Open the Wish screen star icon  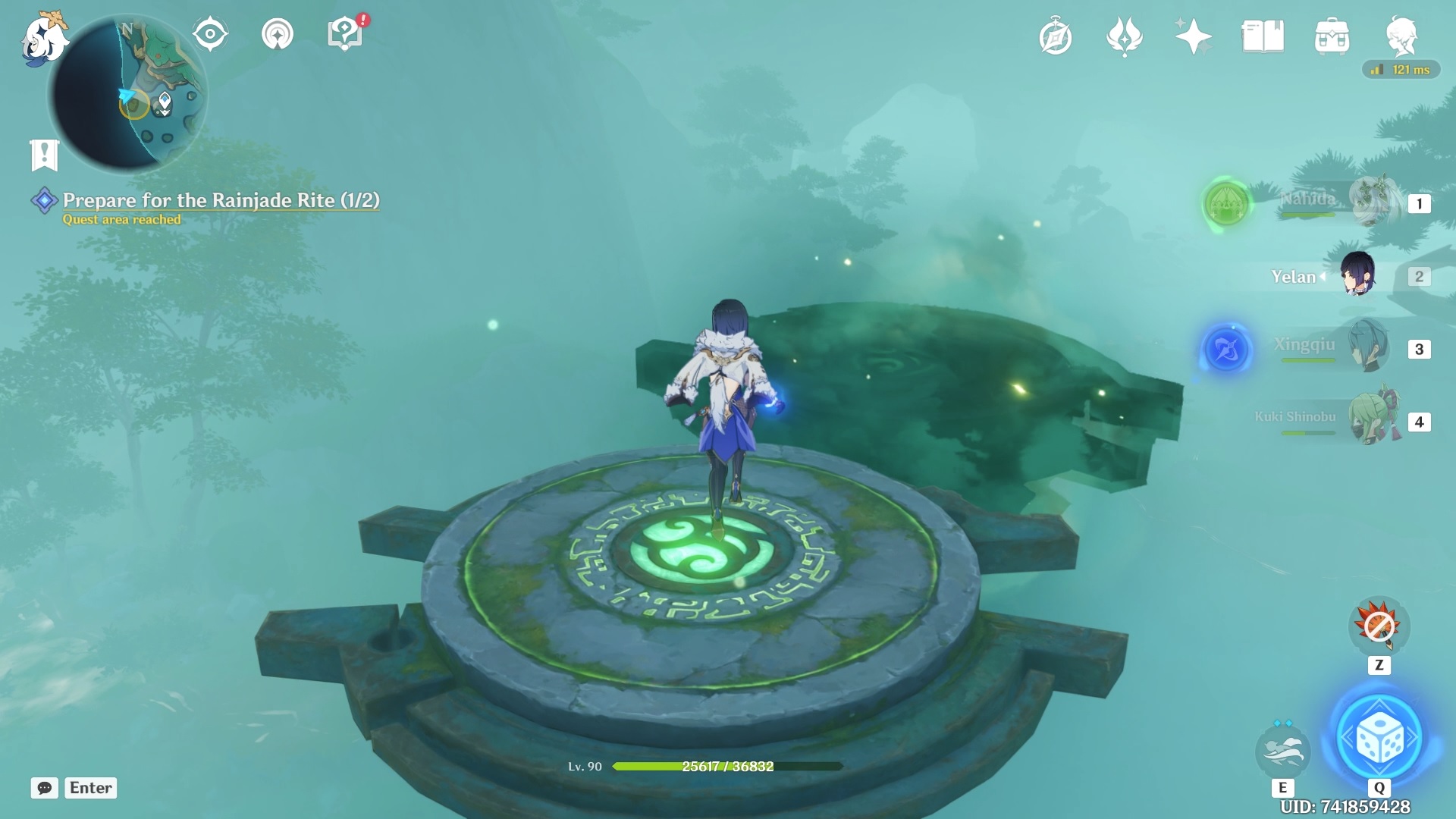[x=1193, y=36]
